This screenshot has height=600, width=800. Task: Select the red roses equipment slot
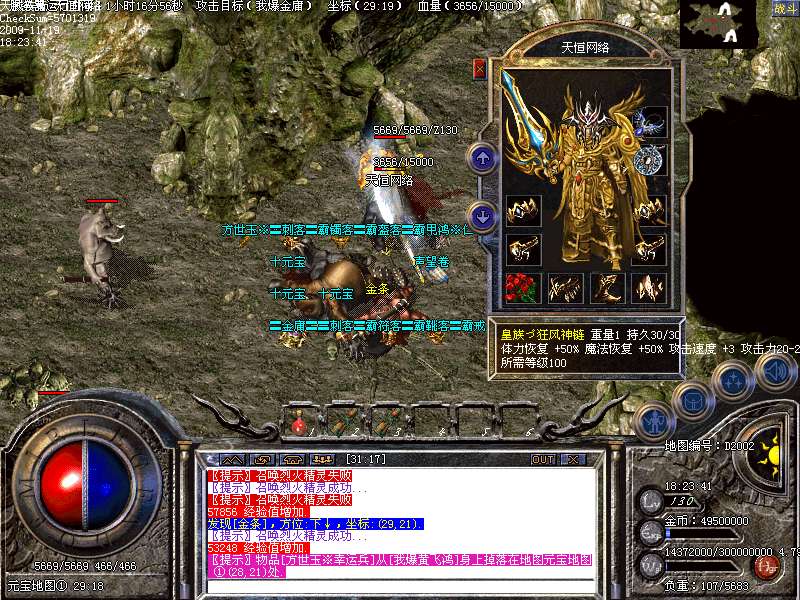523,288
